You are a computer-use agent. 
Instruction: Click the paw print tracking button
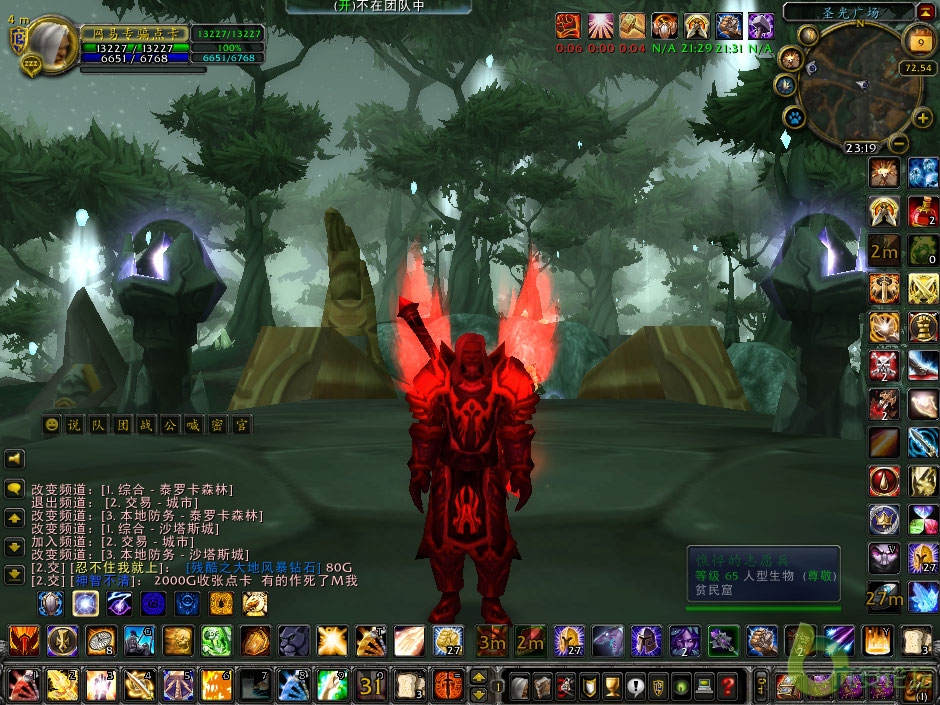tap(794, 117)
